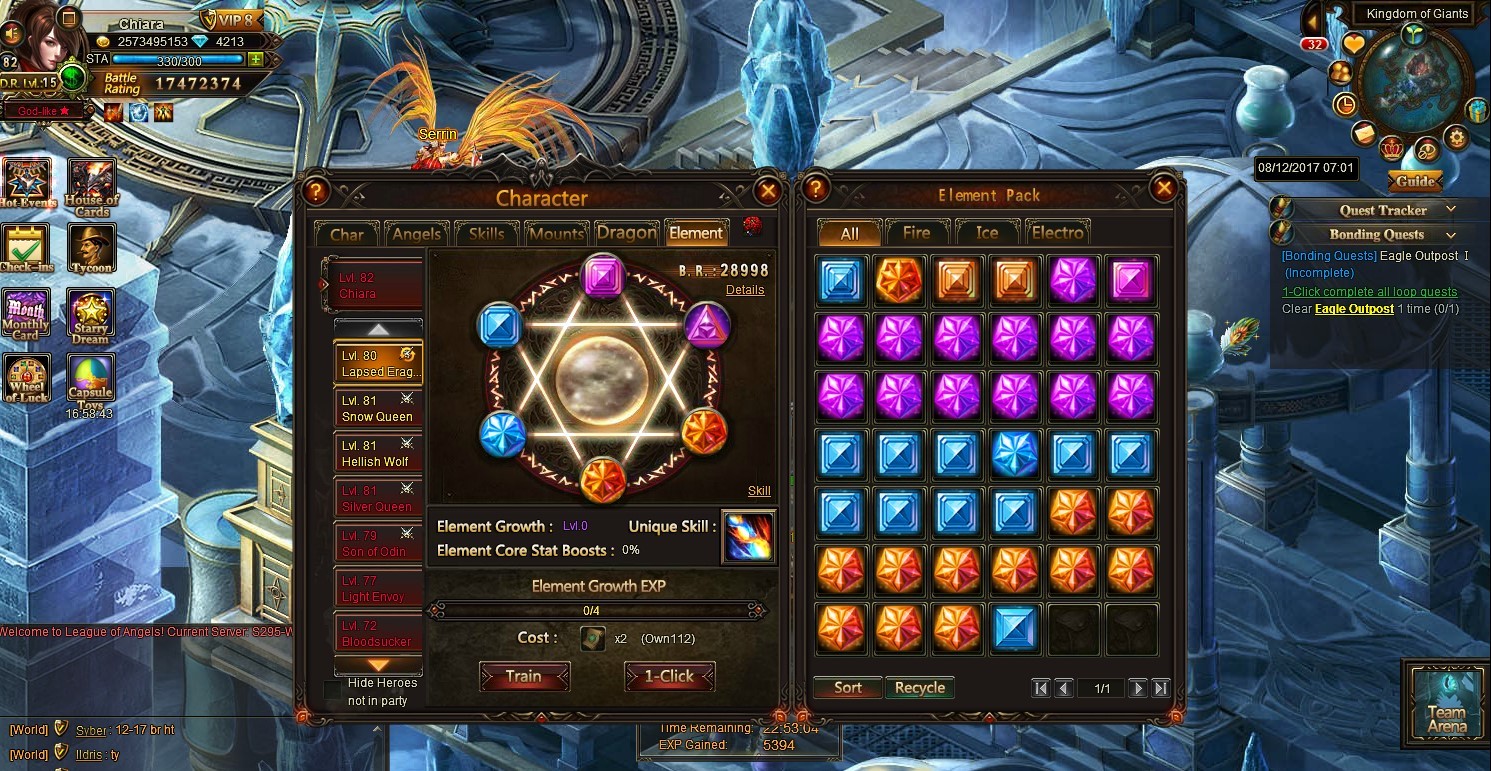1491x771 pixels.
Task: Toggle Hide Heroes not in party
Action: pos(332,690)
